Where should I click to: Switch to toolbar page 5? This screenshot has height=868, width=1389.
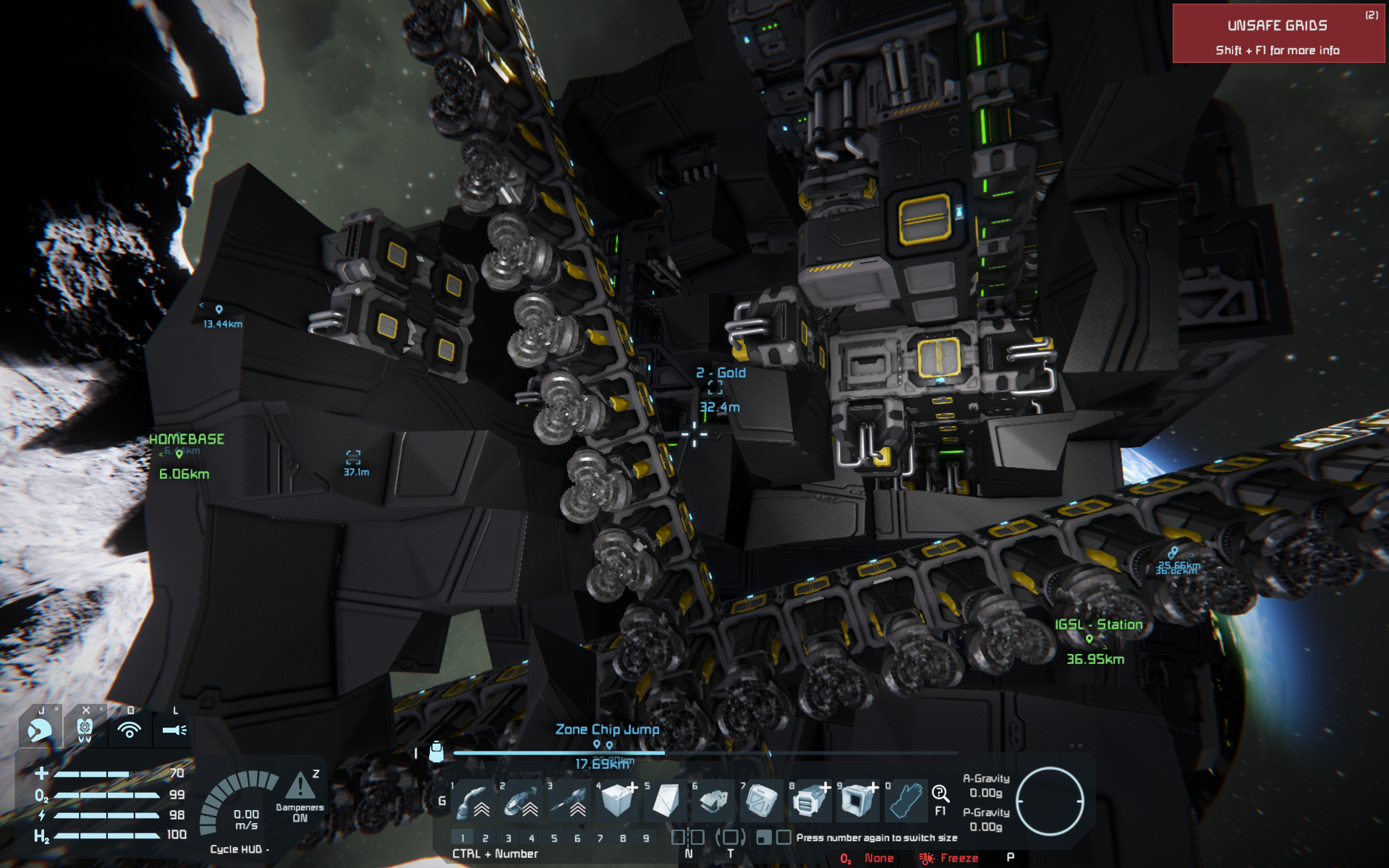tap(554, 838)
